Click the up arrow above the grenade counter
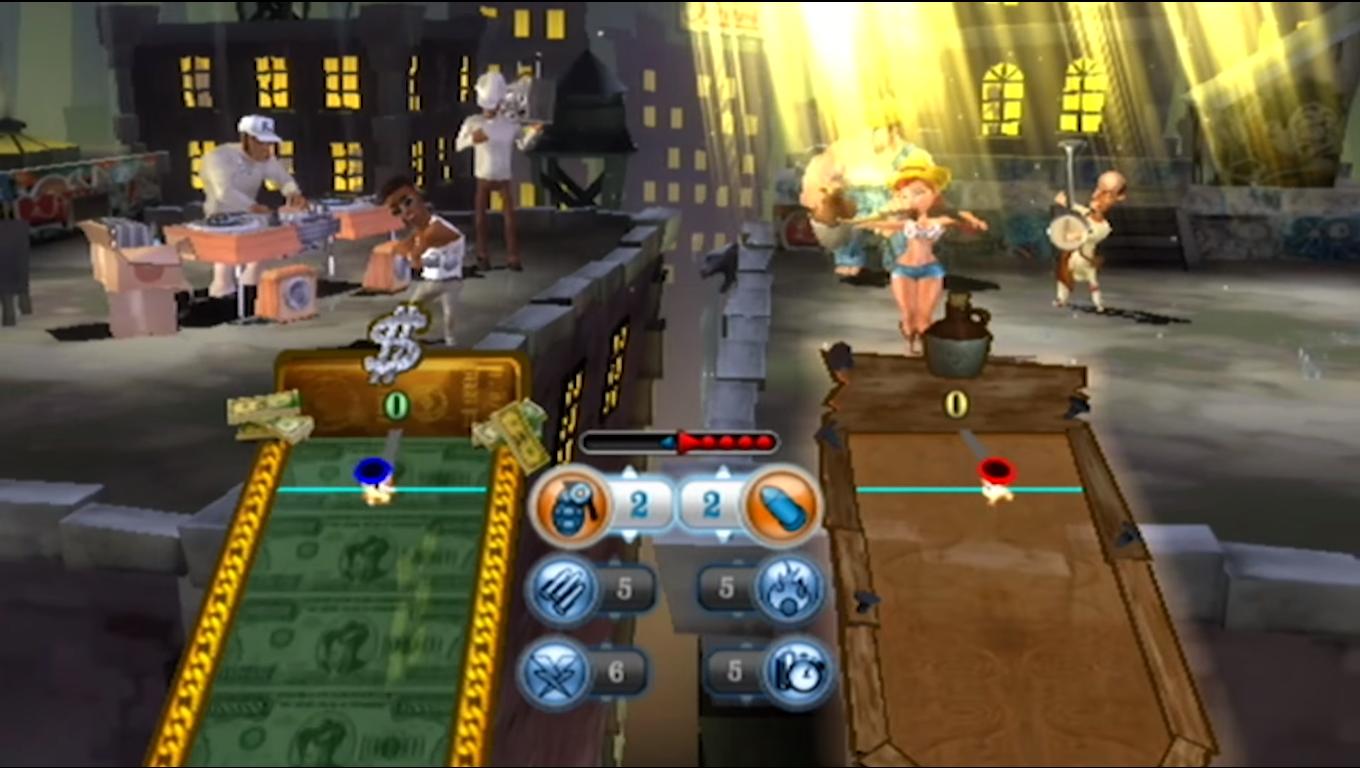Viewport: 1360px width, 768px height. click(x=630, y=471)
